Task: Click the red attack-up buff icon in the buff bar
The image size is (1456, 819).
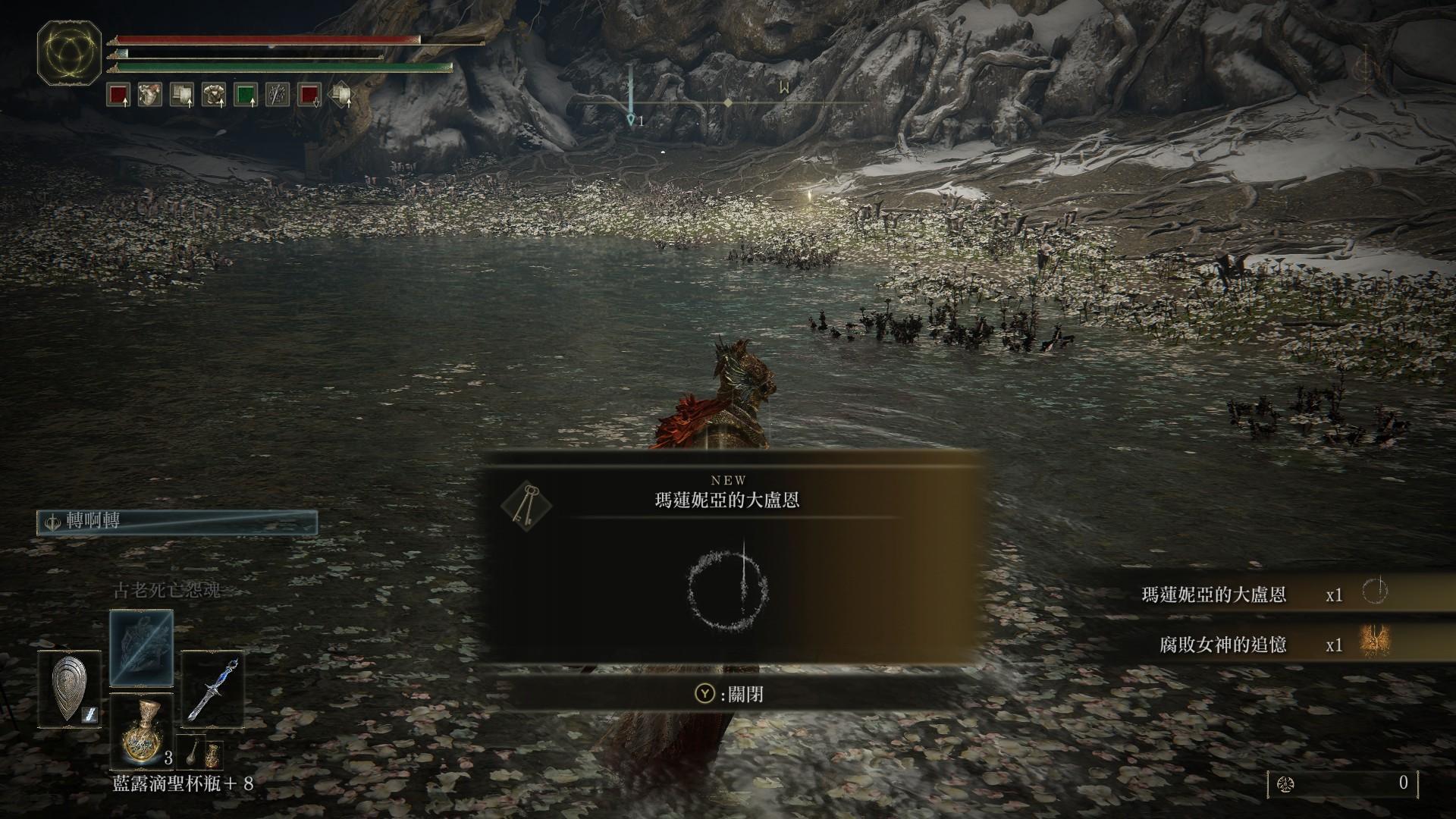Action: tap(118, 95)
